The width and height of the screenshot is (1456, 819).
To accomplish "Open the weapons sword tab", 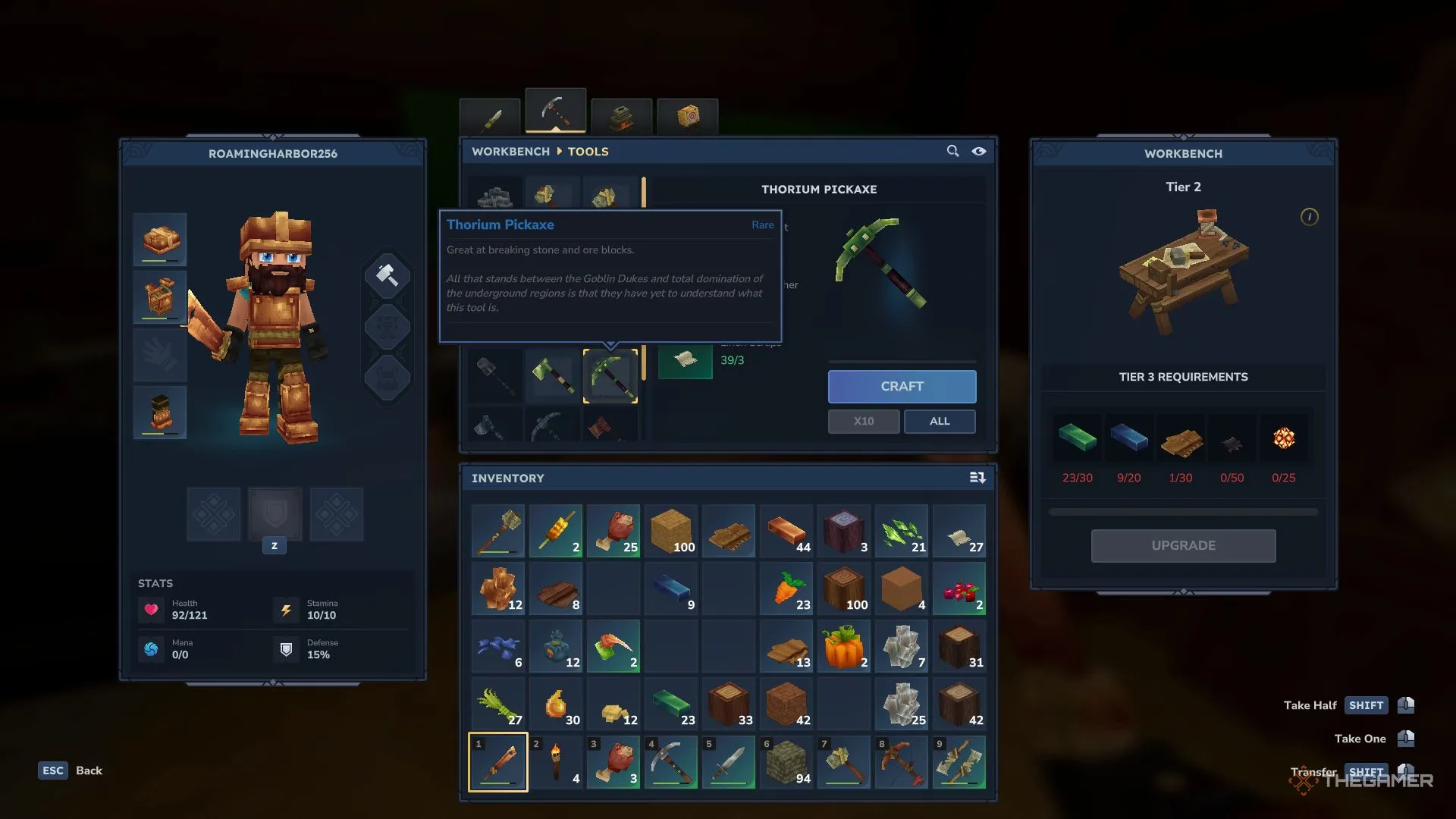I will point(491,118).
